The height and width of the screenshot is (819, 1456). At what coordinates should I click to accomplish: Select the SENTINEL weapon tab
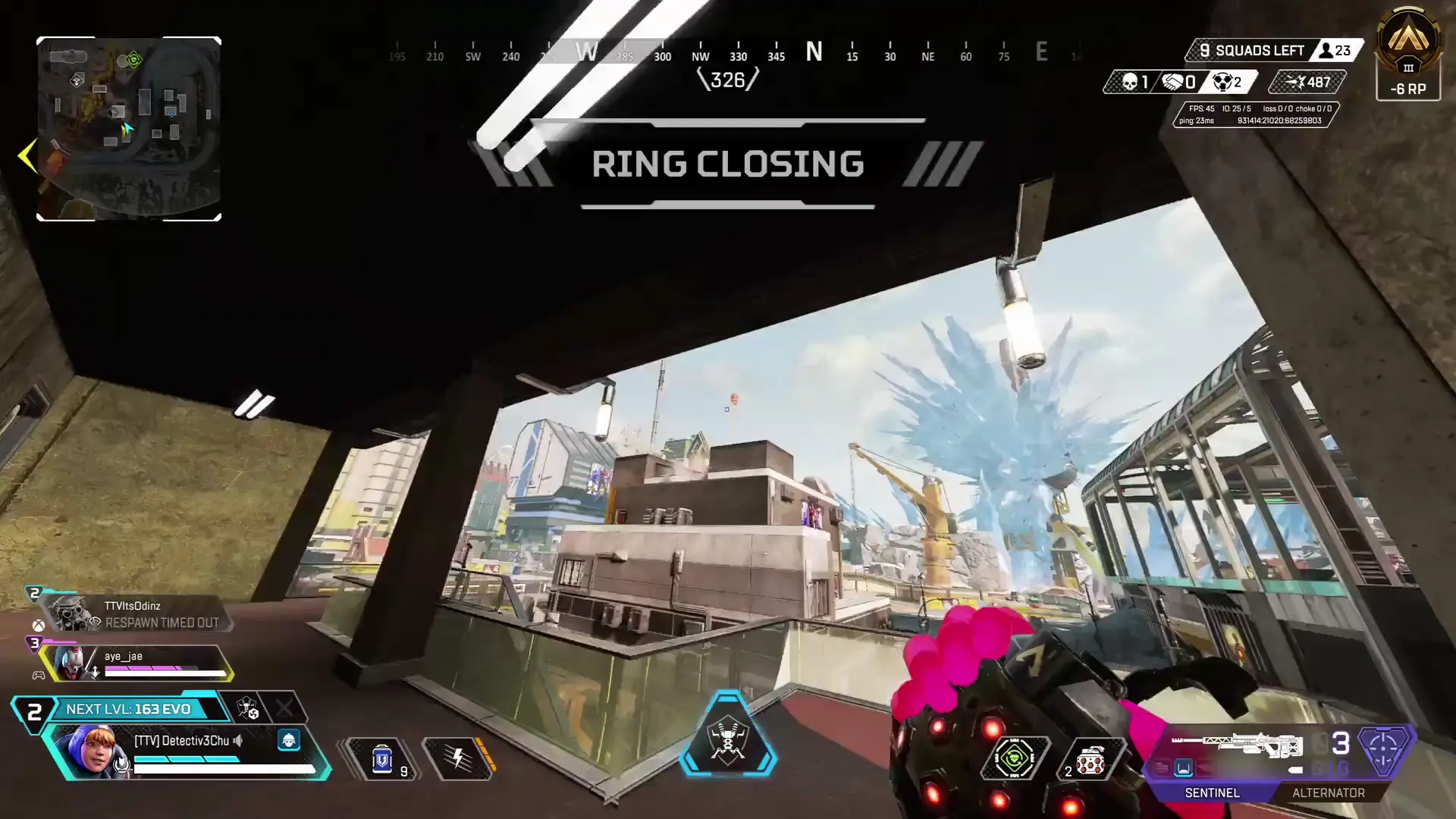(1212, 793)
